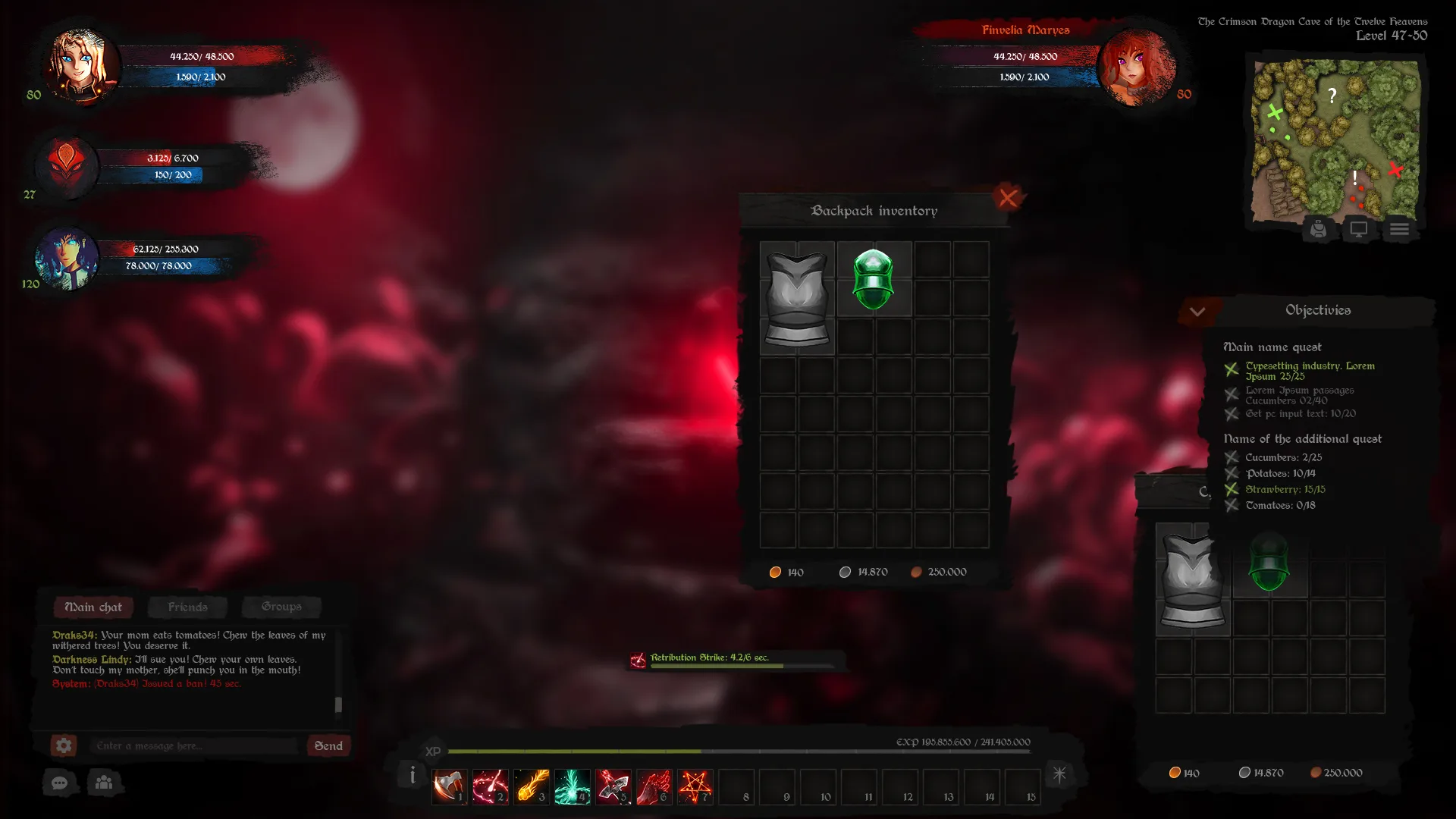Activate the axe swing ability in slot 1
The height and width of the screenshot is (819, 1456).
(x=449, y=786)
